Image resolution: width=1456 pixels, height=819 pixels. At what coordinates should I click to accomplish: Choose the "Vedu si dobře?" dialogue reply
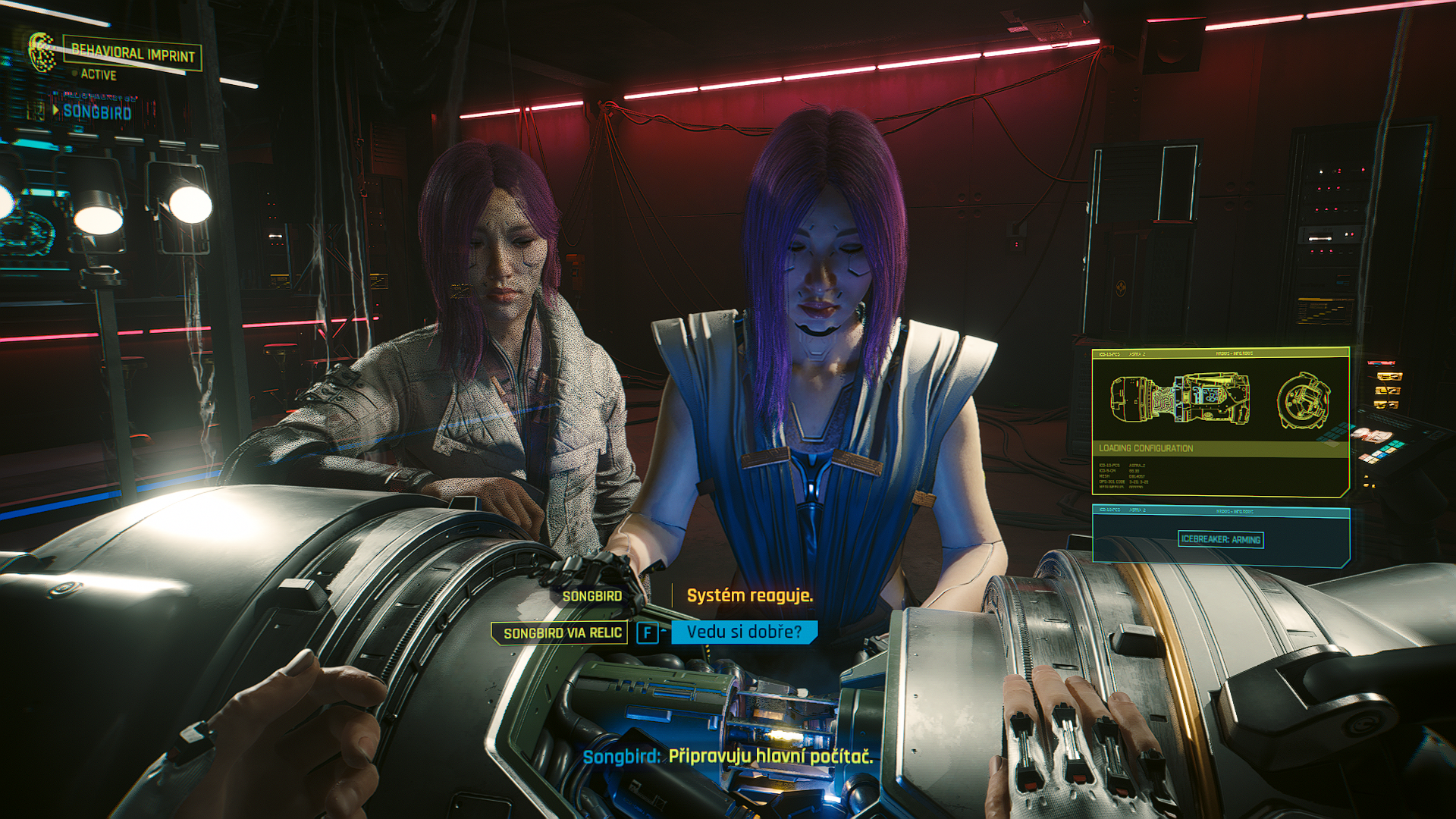pos(743,632)
